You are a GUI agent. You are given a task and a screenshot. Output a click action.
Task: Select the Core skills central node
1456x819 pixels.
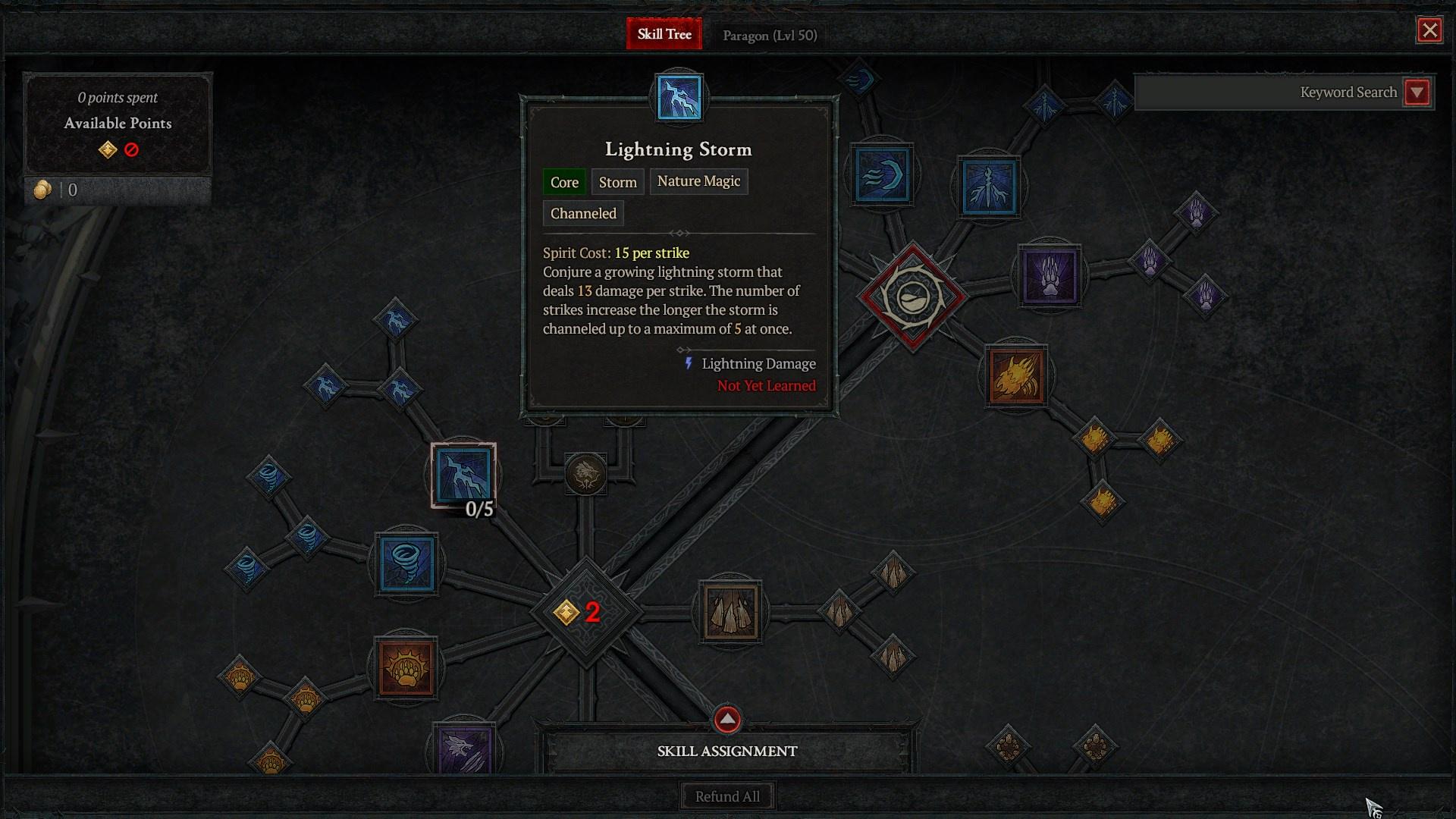[x=585, y=611]
